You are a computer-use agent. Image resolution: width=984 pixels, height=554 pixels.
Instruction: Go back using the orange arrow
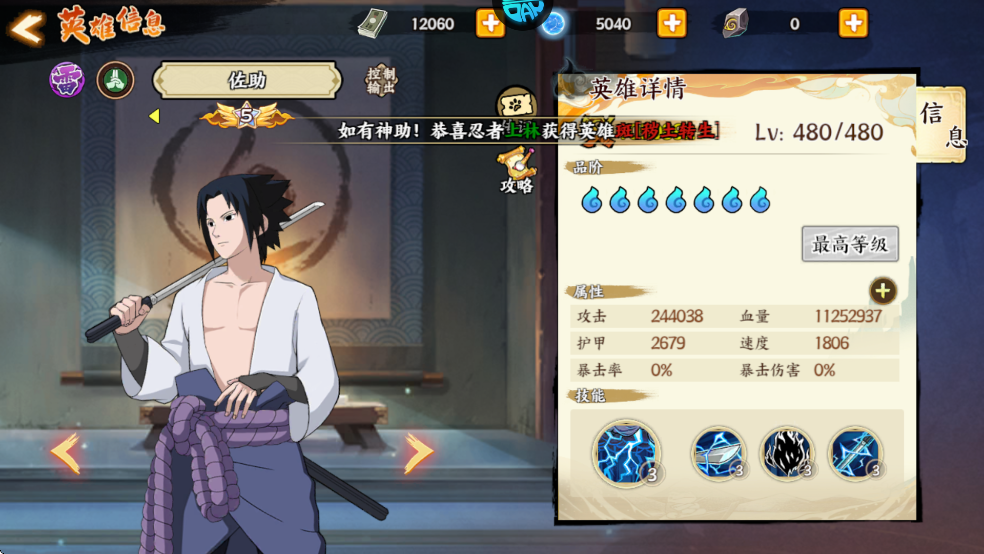point(27,27)
